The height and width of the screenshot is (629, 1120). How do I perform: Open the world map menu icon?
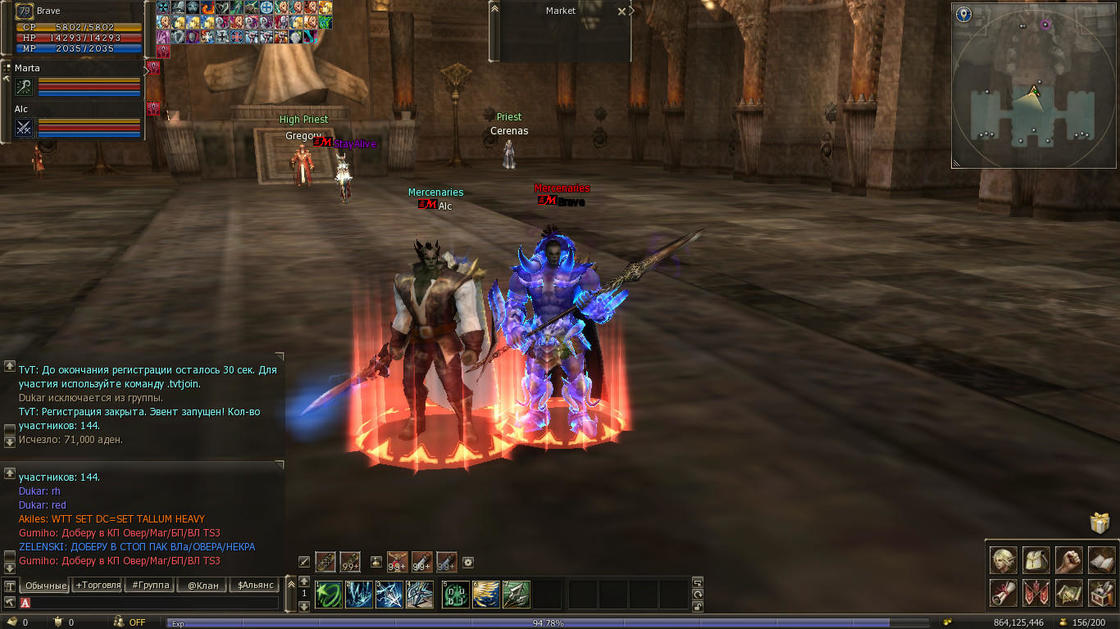pos(1069,593)
